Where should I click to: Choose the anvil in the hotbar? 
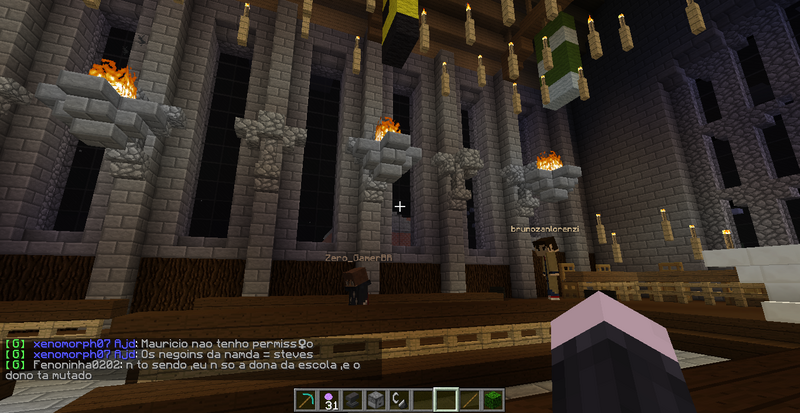350,400
